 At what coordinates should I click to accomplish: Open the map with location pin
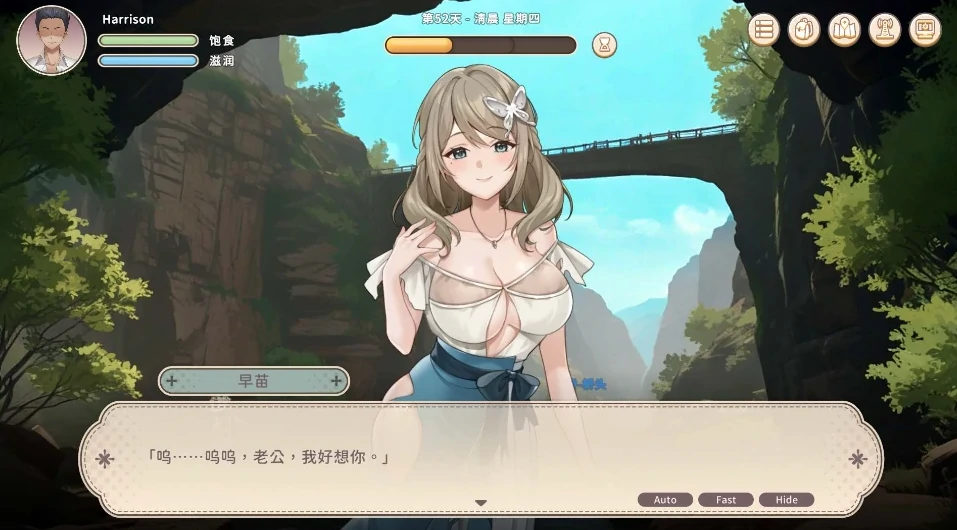(844, 30)
